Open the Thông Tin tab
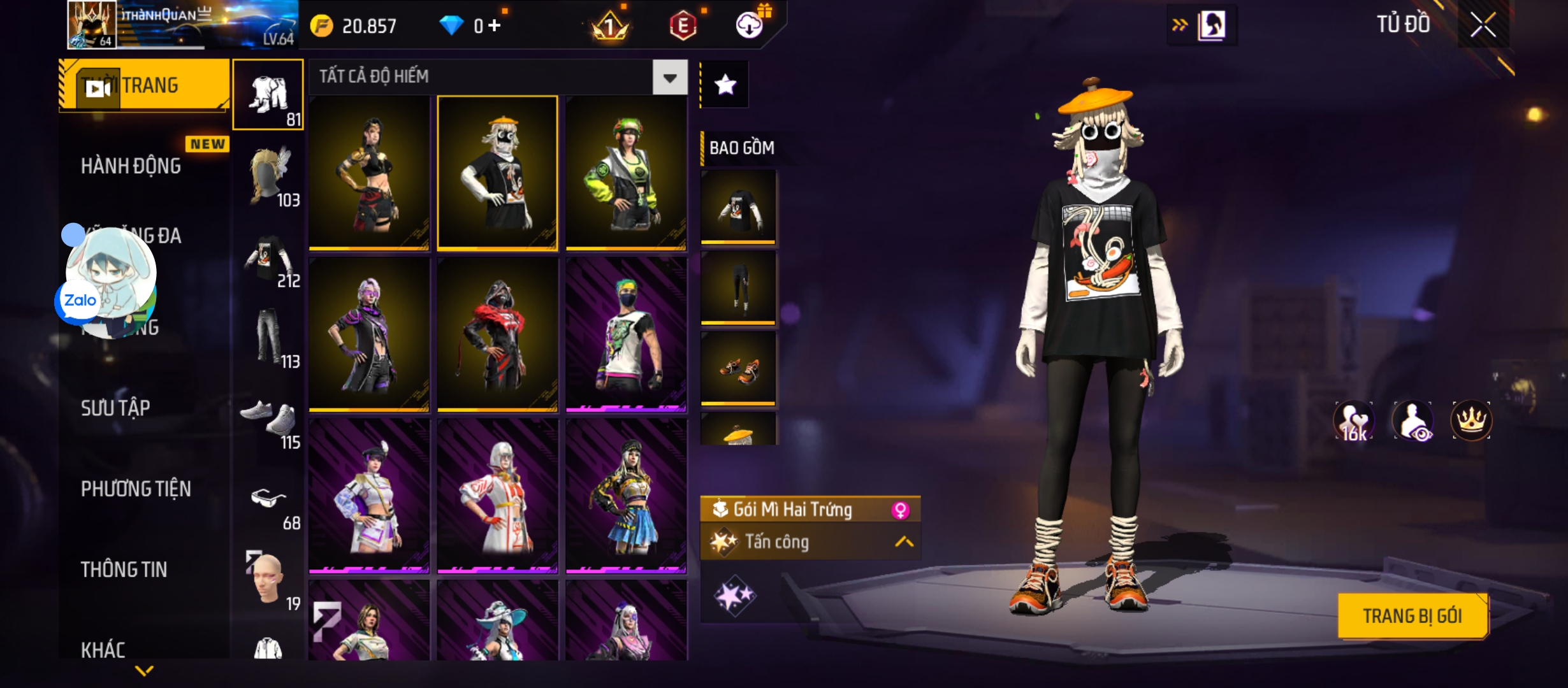This screenshot has height=688, width=1568. [x=124, y=570]
